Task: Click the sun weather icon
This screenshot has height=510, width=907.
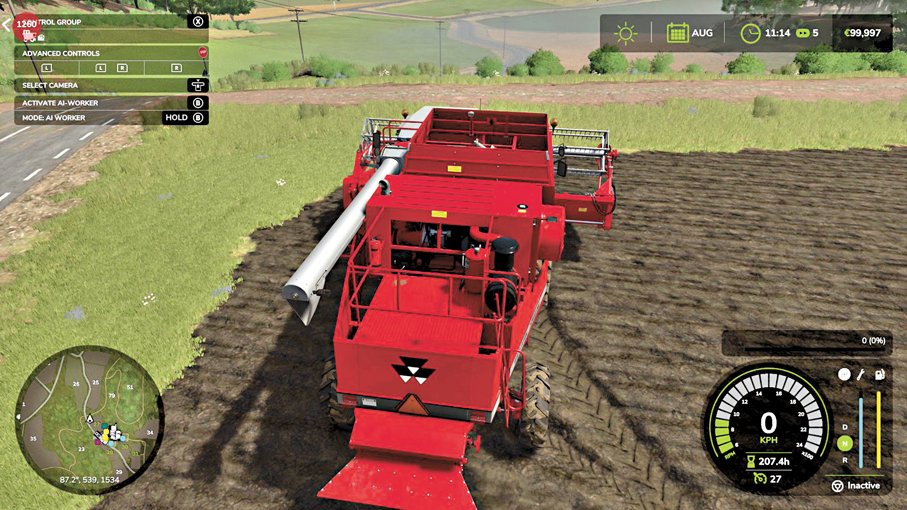Action: 626,33
